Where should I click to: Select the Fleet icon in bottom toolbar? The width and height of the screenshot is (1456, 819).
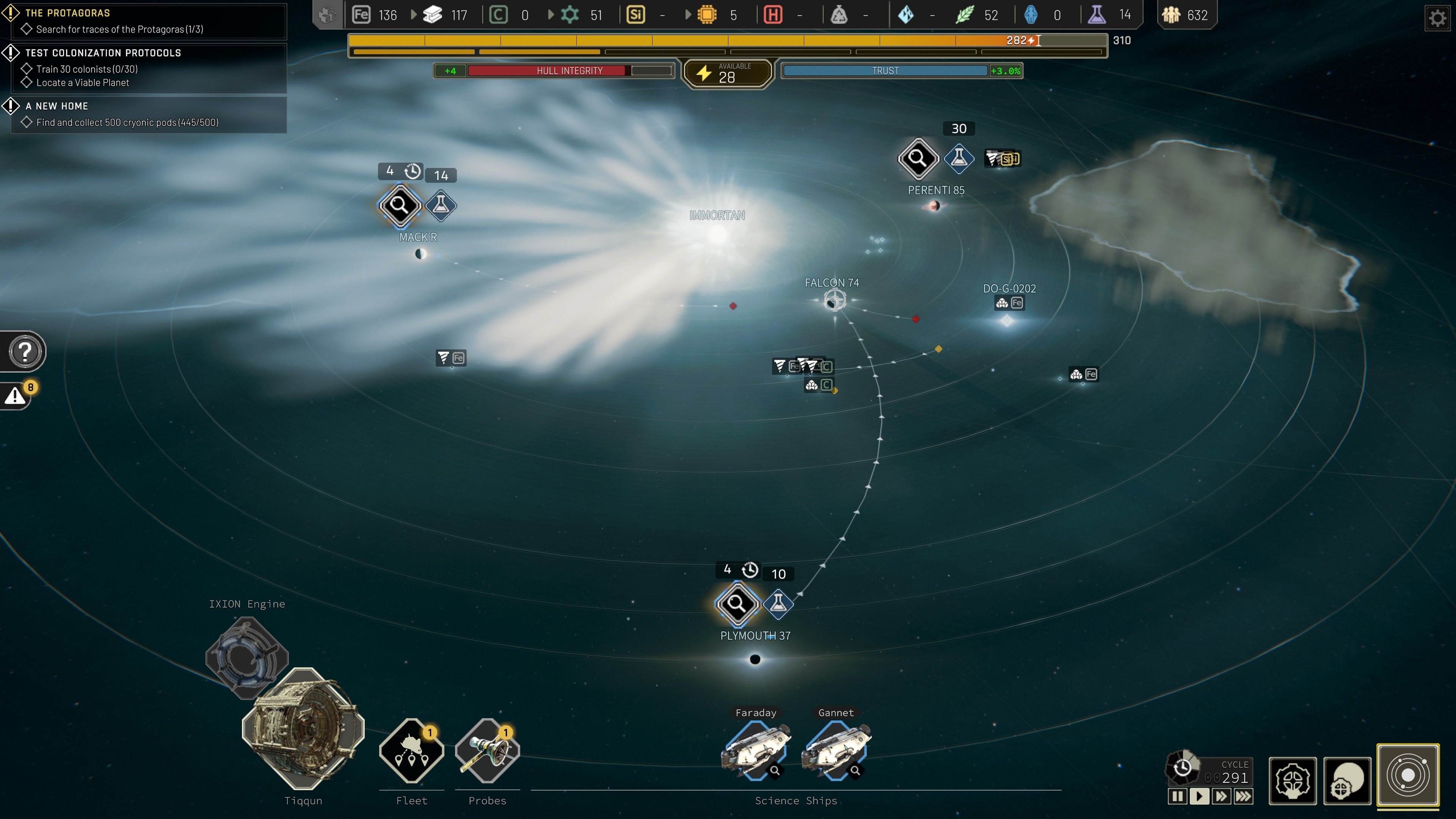point(411,751)
